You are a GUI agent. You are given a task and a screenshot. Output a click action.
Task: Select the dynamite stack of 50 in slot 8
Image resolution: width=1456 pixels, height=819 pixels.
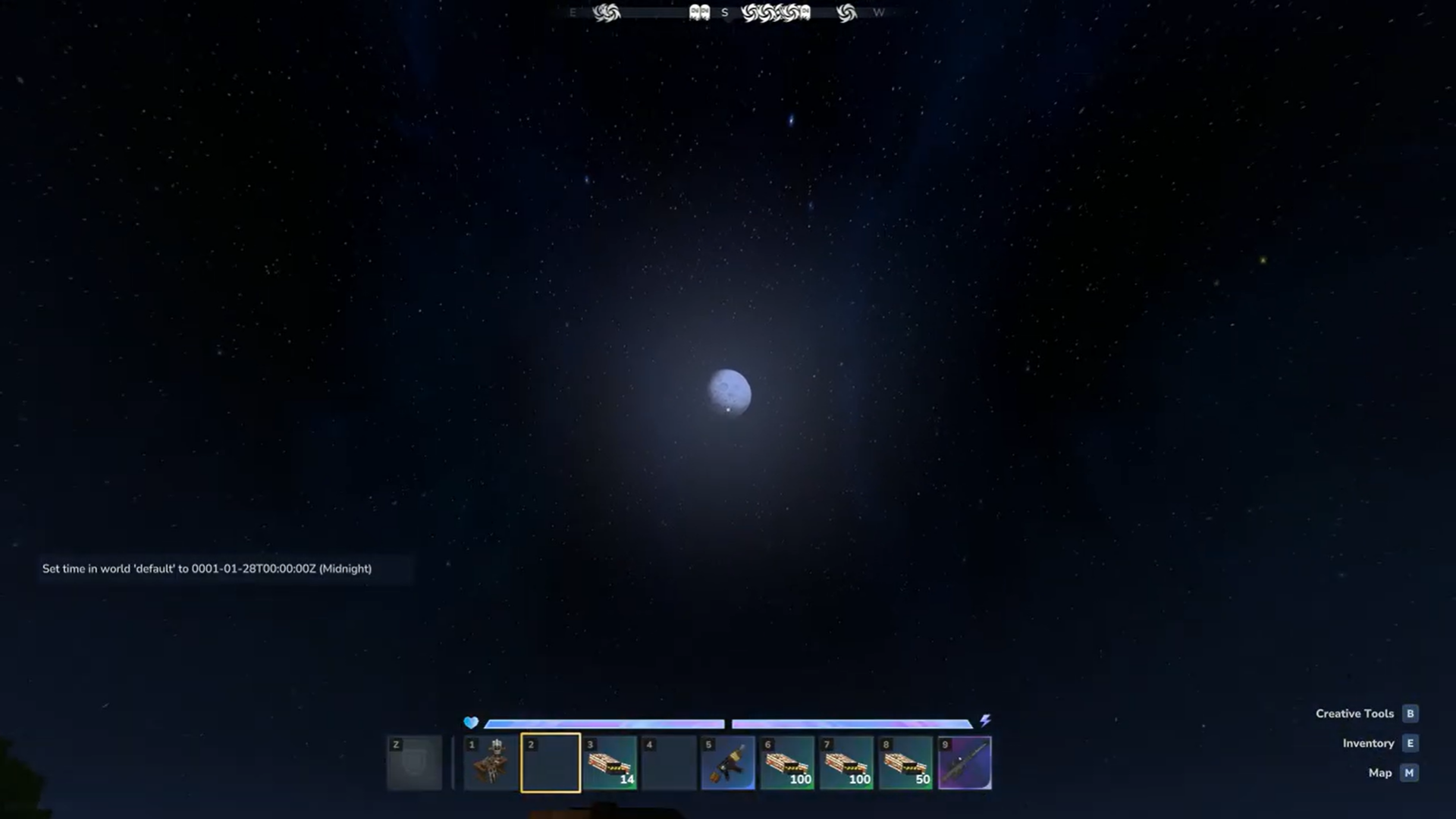(905, 762)
